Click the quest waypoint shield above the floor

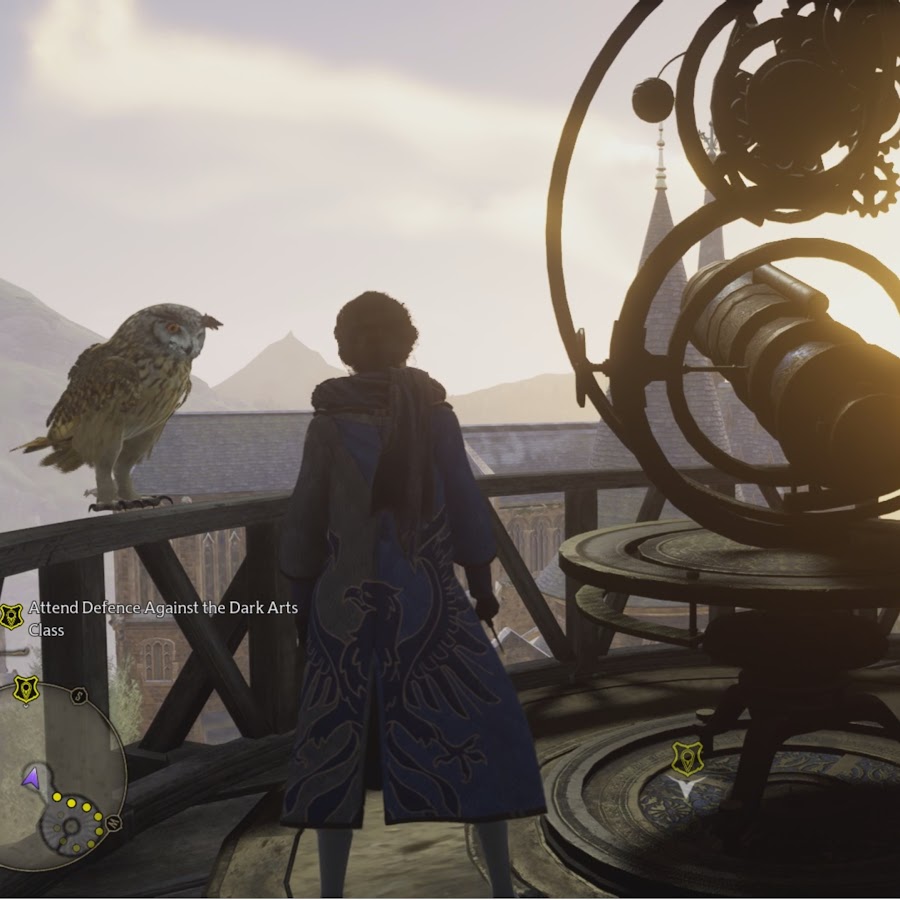(x=686, y=757)
